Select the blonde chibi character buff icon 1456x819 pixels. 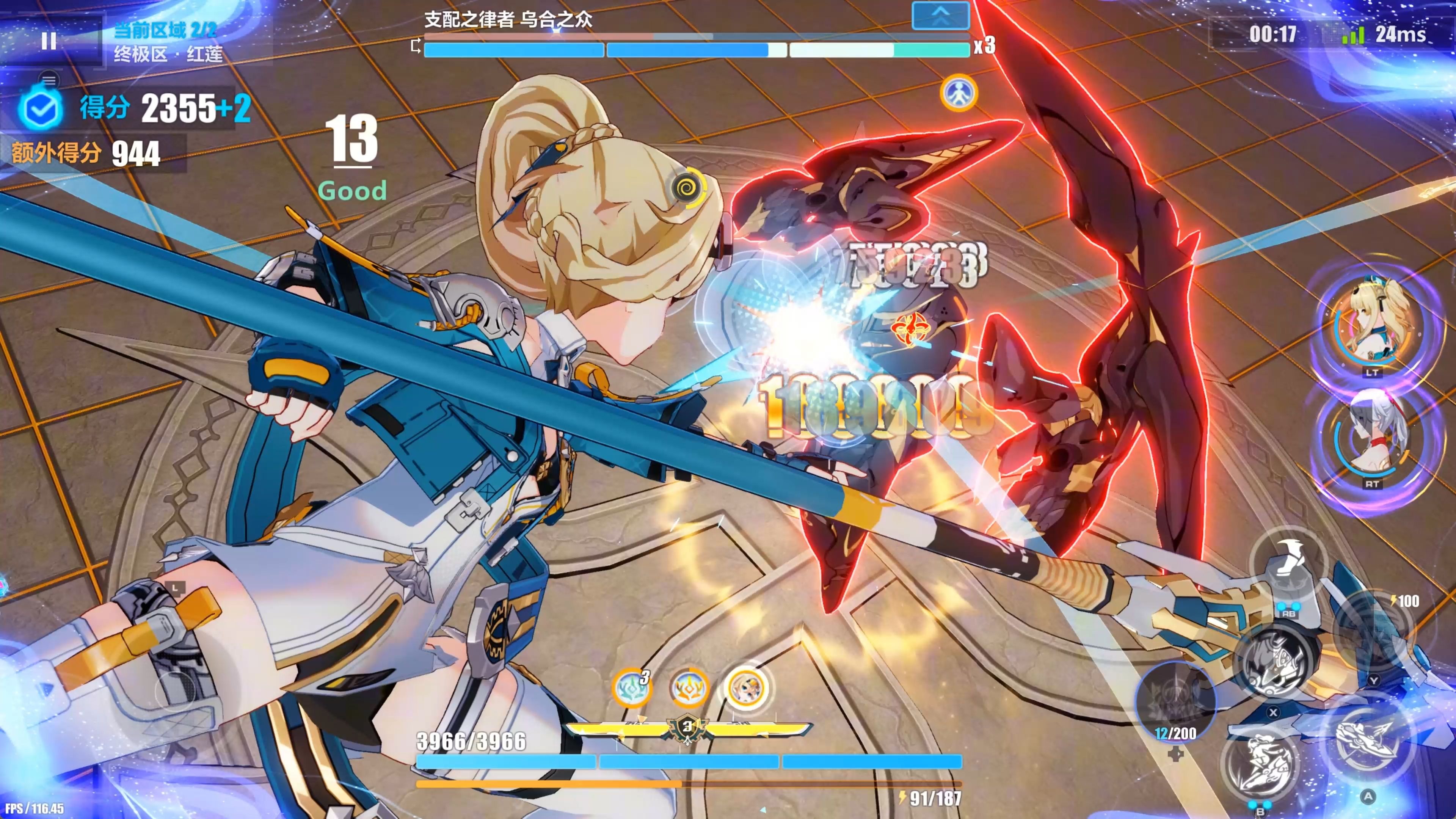coord(745,688)
